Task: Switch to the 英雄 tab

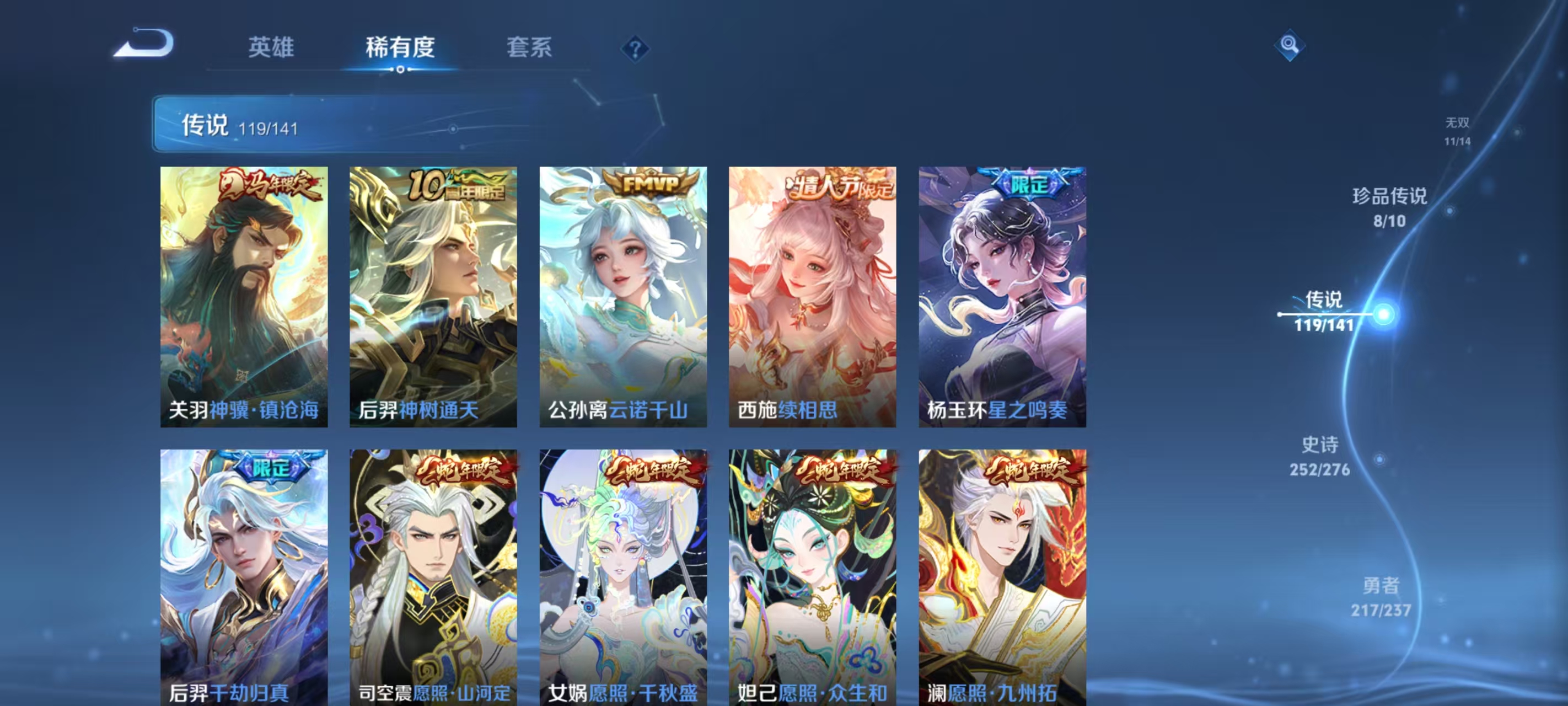Action: [270, 49]
